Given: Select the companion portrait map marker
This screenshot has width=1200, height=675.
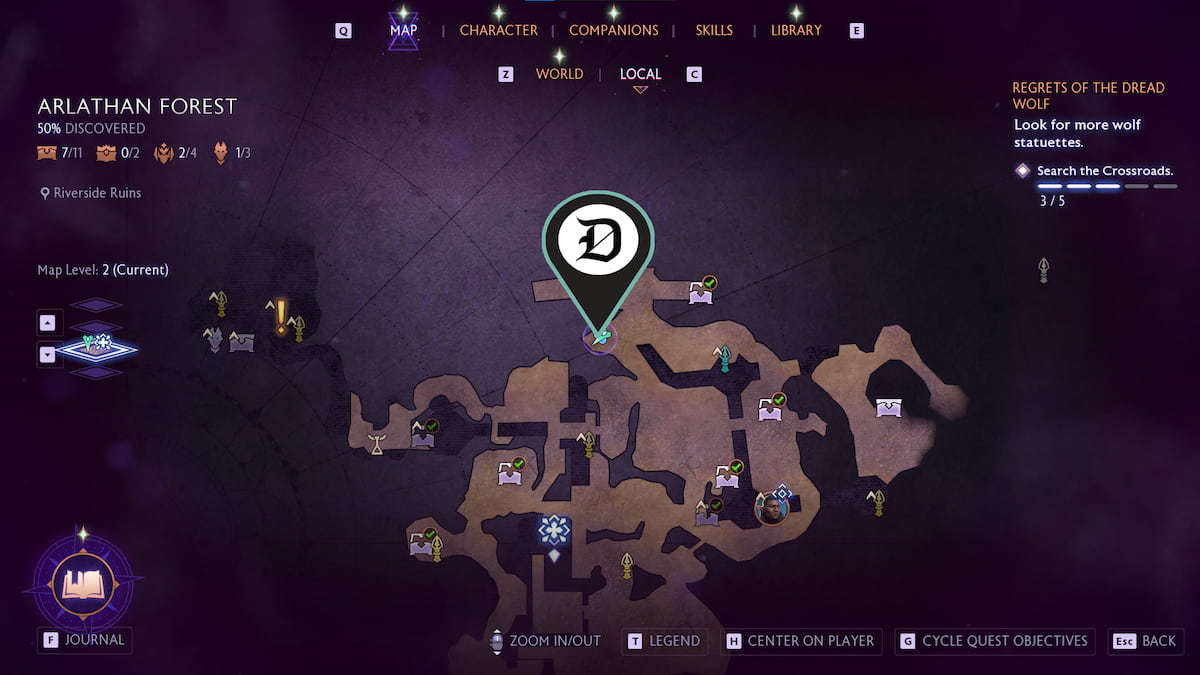Looking at the screenshot, I should coord(771,507).
